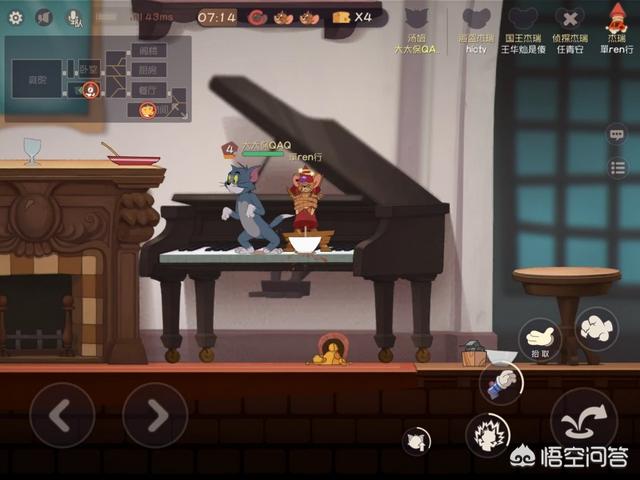Tap the small cat head skill icon
The width and height of the screenshot is (640, 480).
pos(417,440)
